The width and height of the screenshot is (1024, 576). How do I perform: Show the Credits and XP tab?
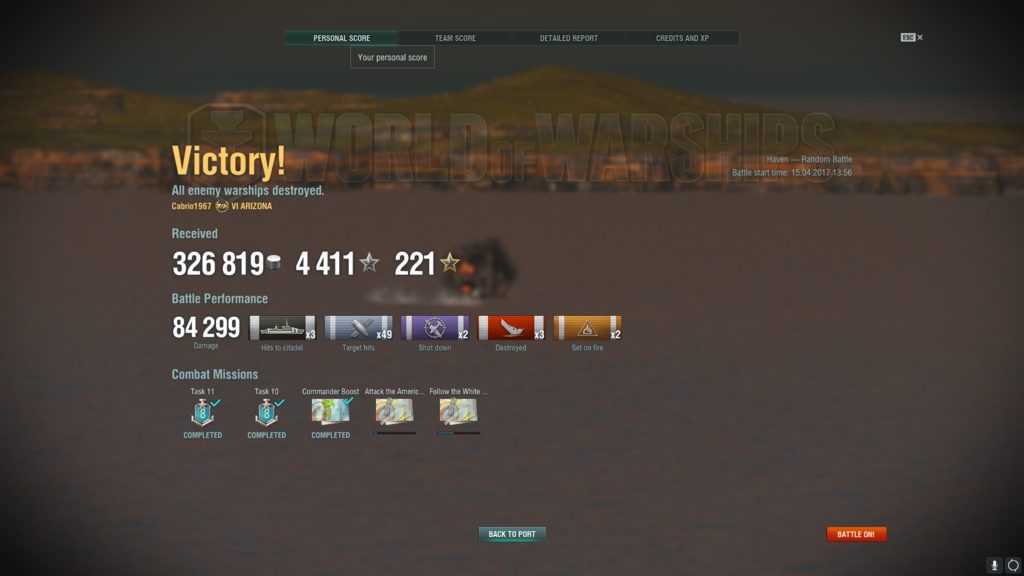click(x=682, y=38)
